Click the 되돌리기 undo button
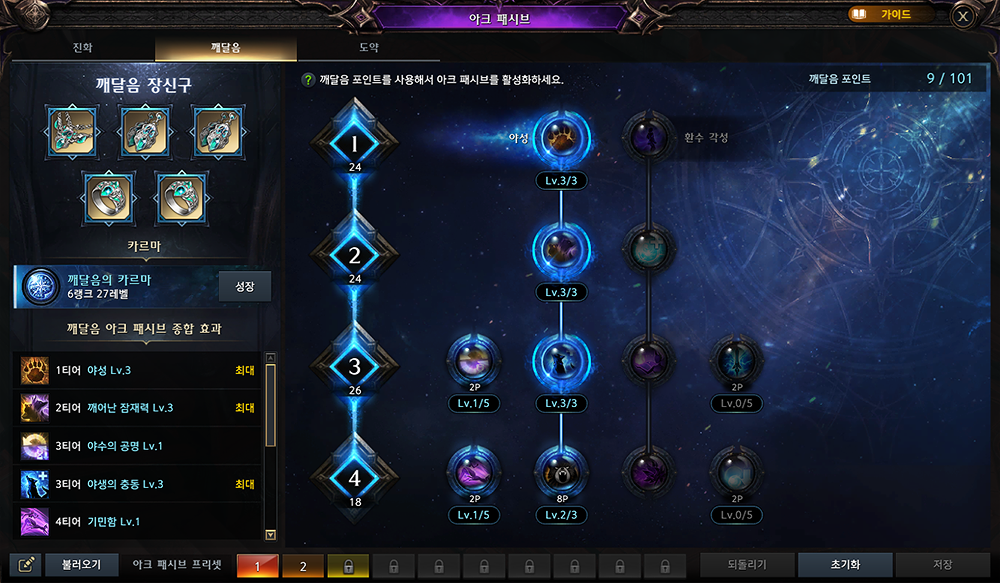 [x=747, y=565]
